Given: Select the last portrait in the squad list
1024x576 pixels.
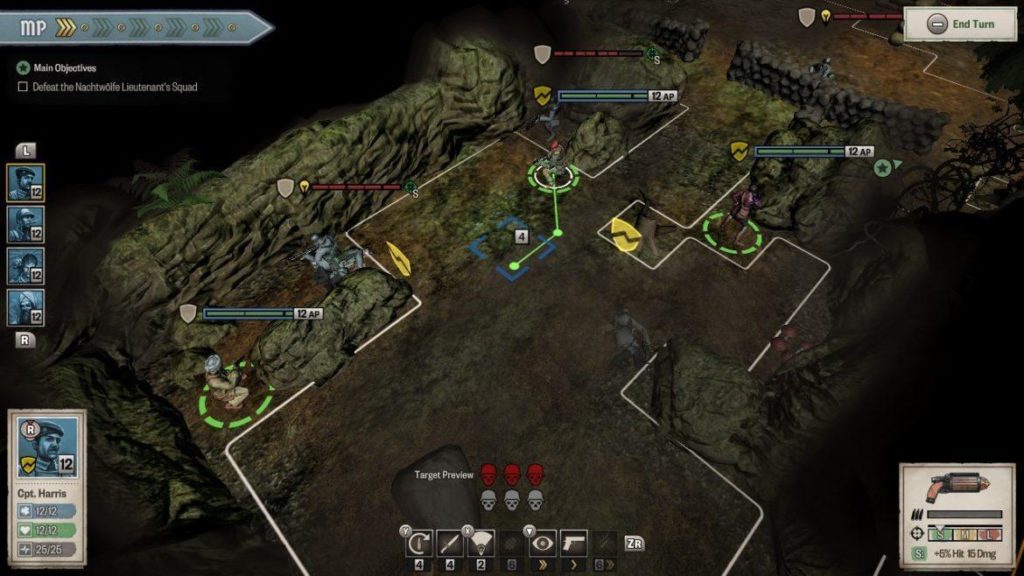Looking at the screenshot, I should click(27, 307).
